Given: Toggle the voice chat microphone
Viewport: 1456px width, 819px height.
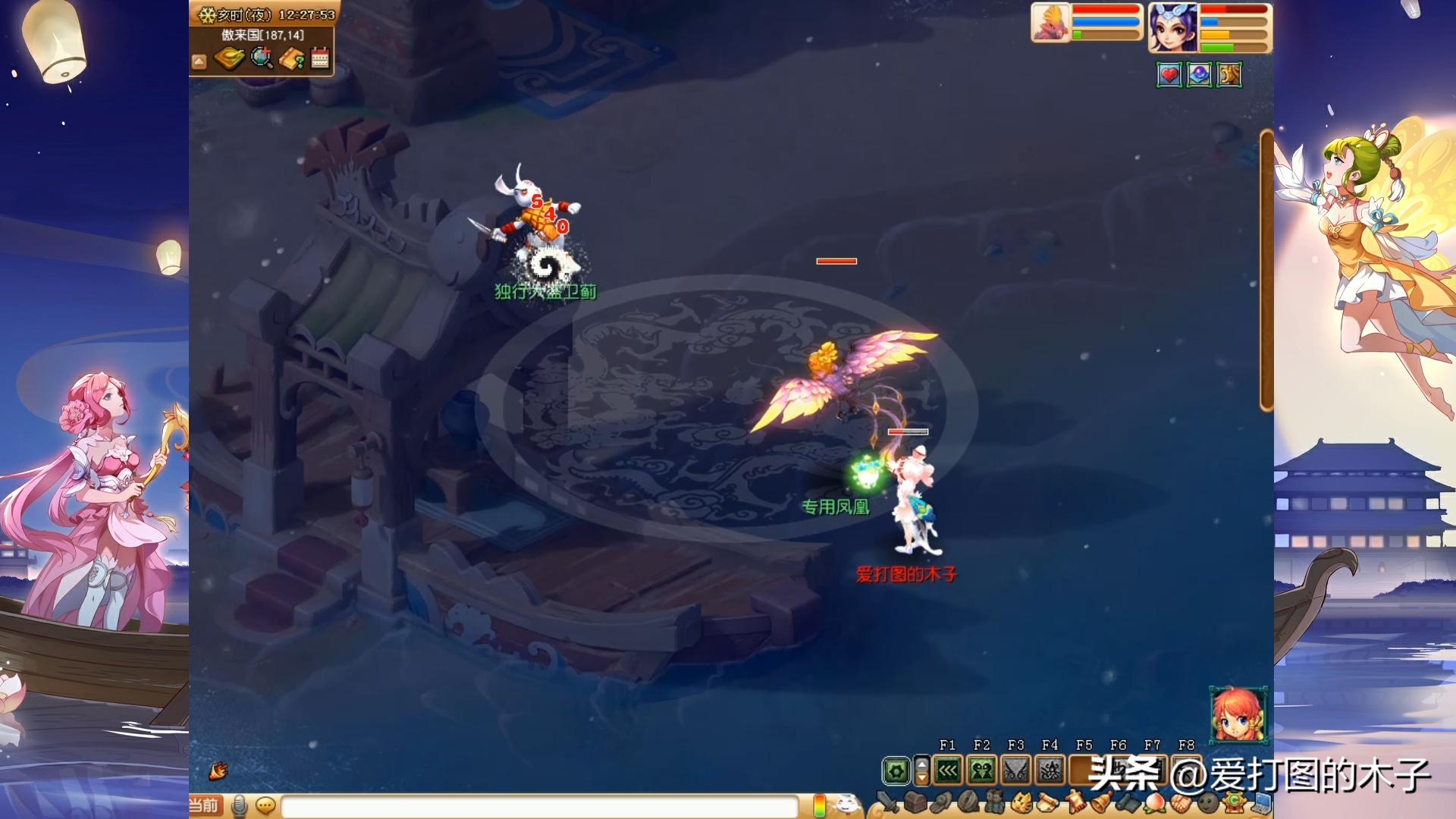Looking at the screenshot, I should [240, 805].
